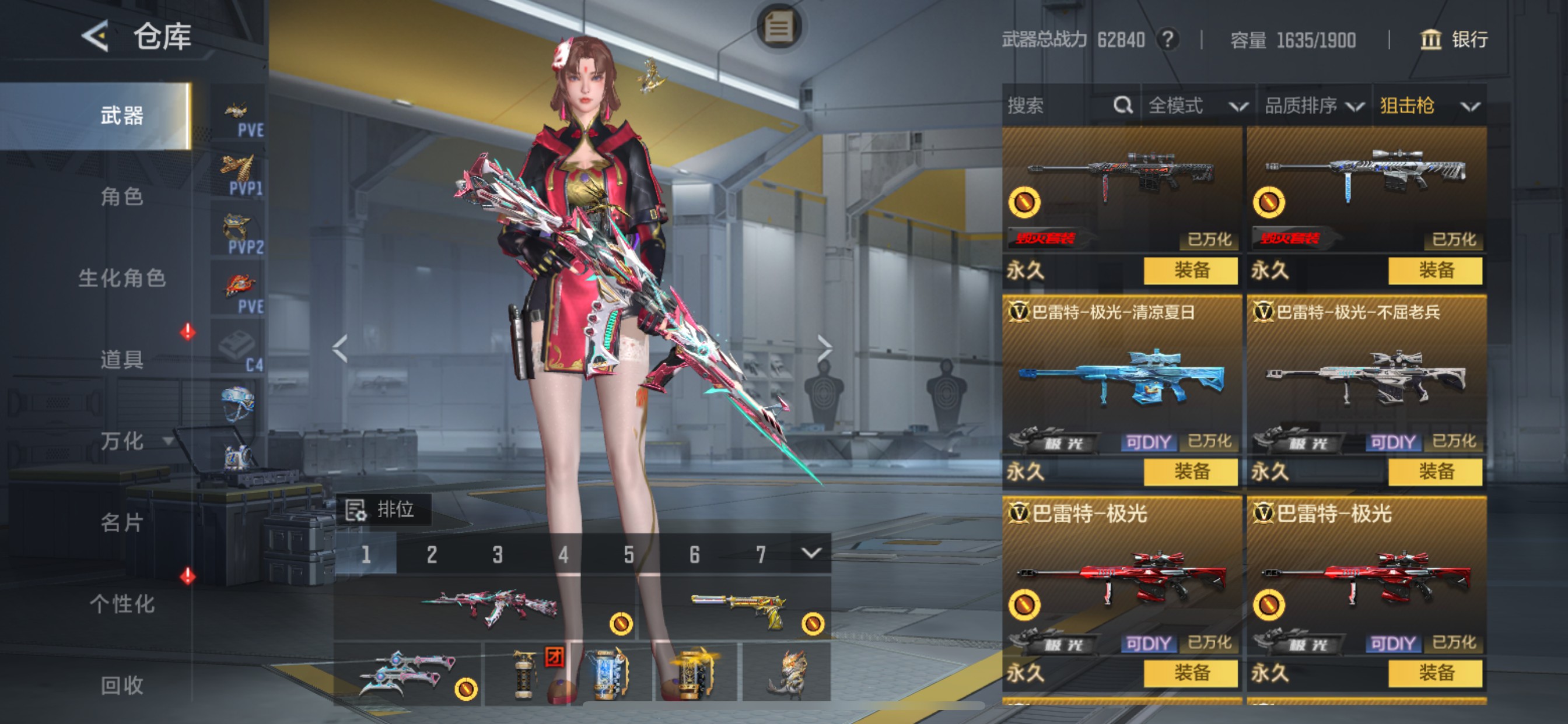Open the 狙击枪 weapon type filter

click(x=1429, y=106)
